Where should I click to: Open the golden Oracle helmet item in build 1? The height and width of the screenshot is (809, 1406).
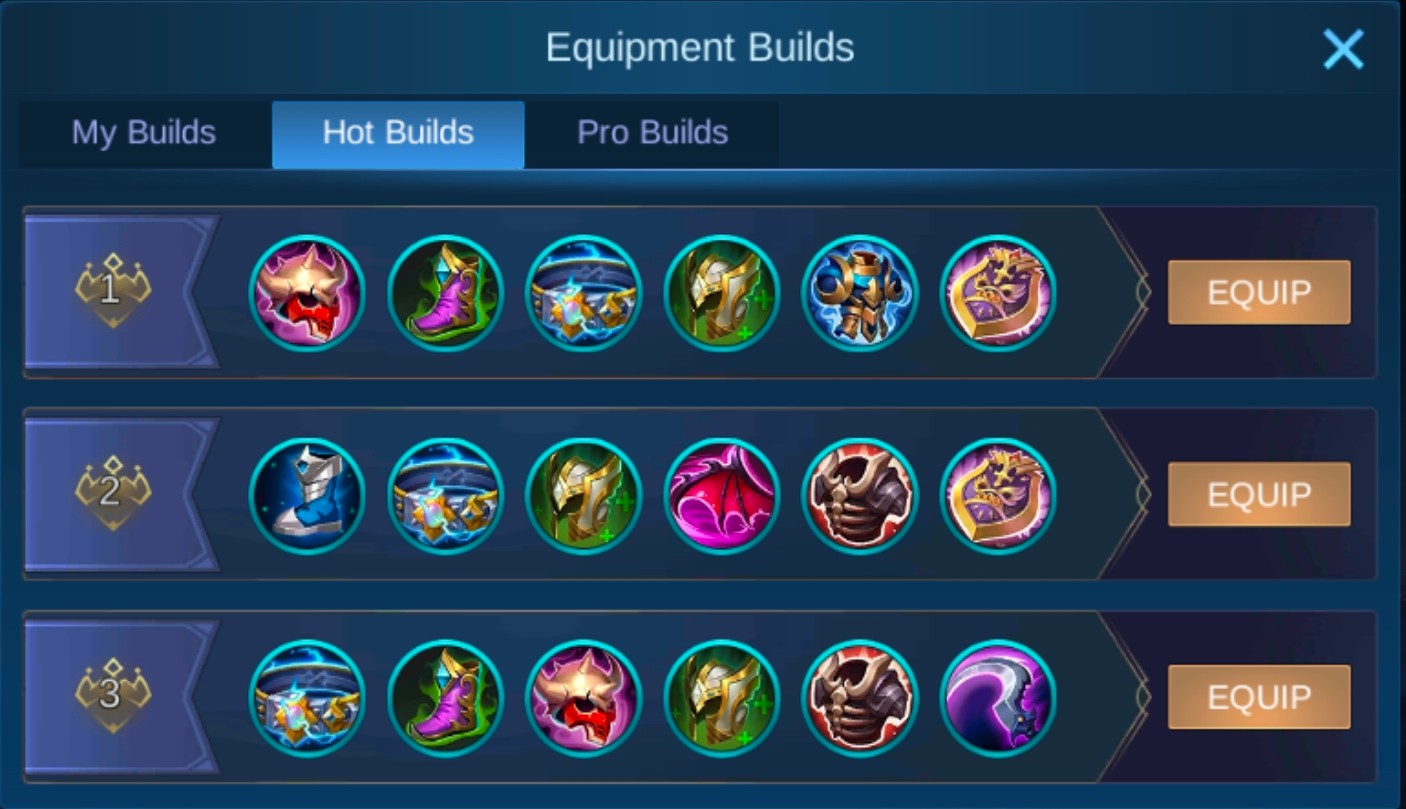[x=721, y=292]
